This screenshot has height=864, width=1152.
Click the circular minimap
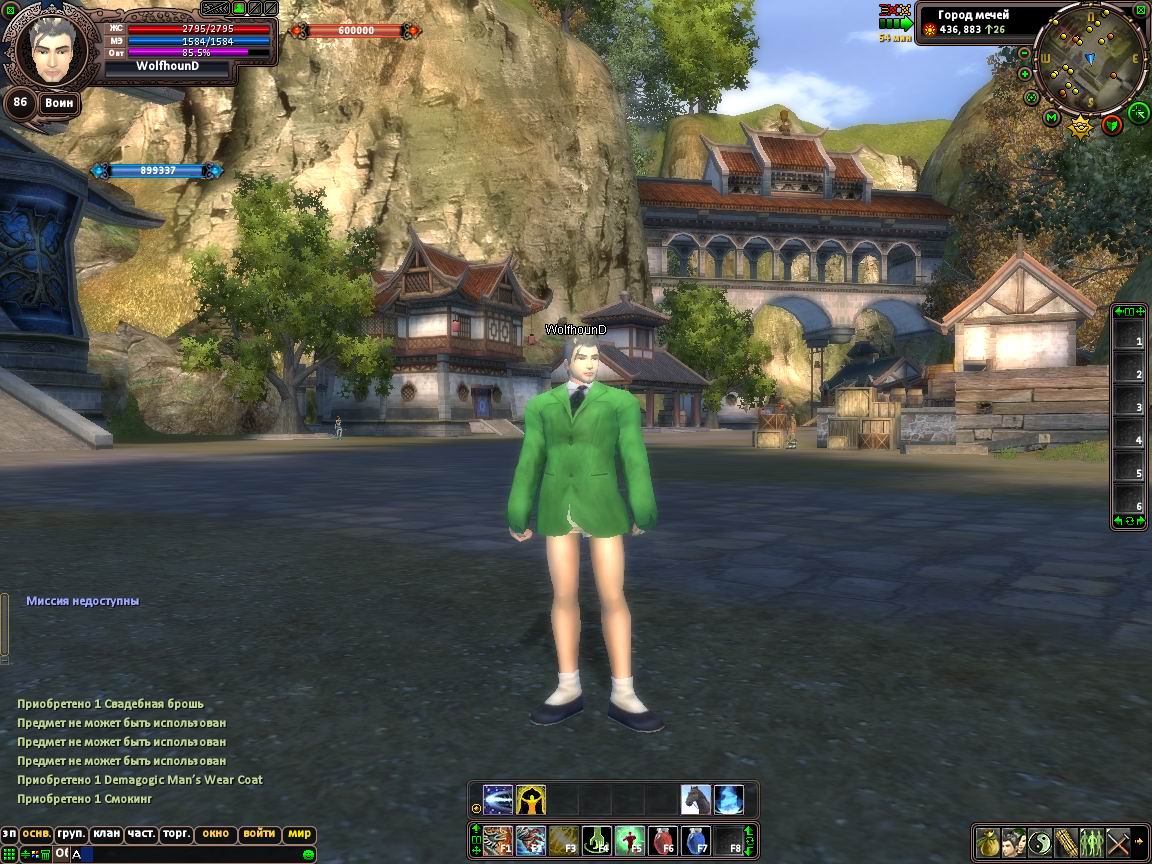click(x=1090, y=60)
